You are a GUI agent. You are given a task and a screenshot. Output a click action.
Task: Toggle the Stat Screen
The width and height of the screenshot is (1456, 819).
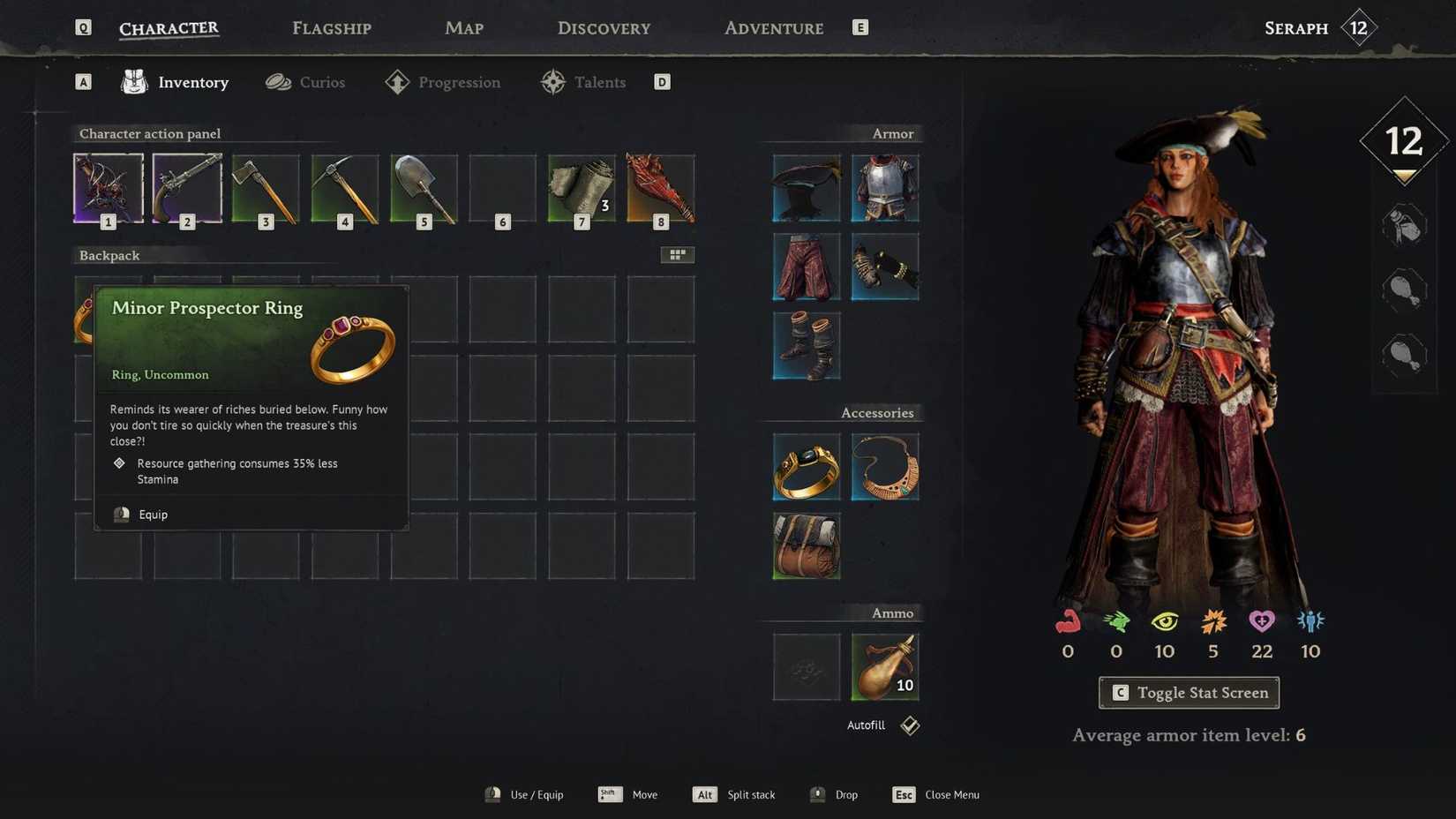1188,693
